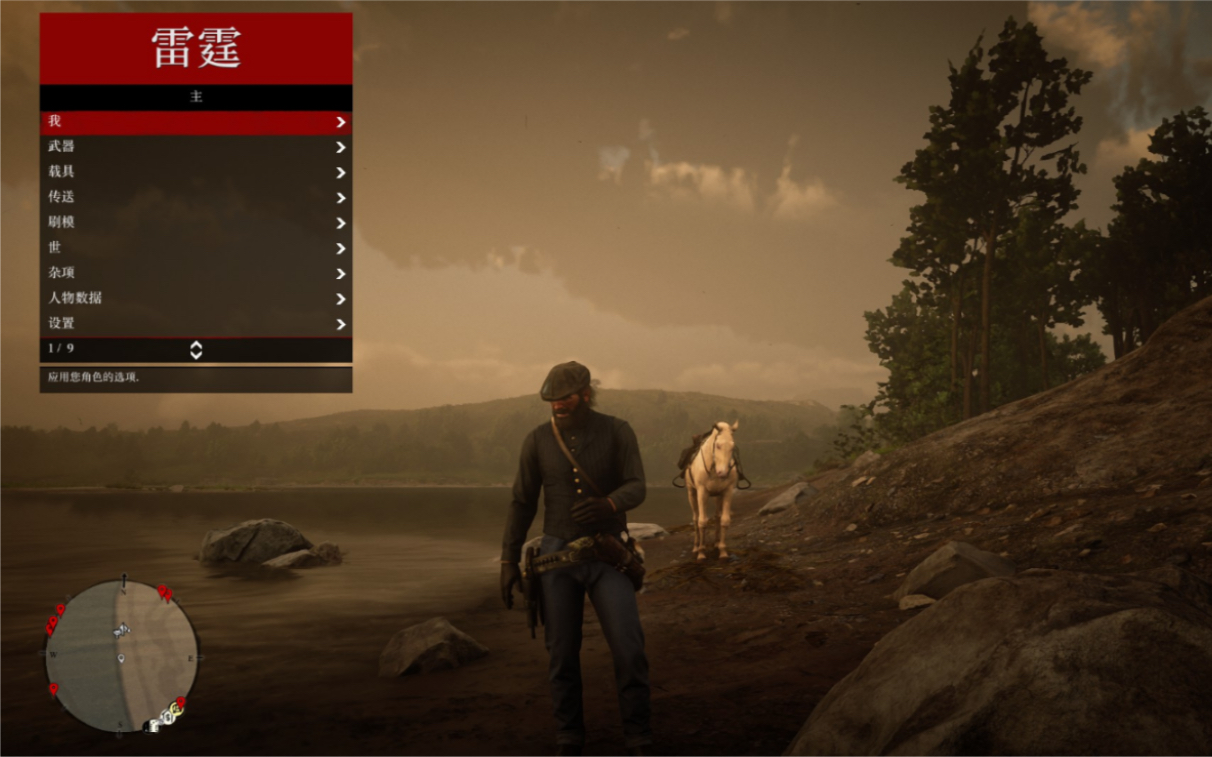Open the 武器 weapons submenu
Screen dimensions: 1212x757
(196, 147)
